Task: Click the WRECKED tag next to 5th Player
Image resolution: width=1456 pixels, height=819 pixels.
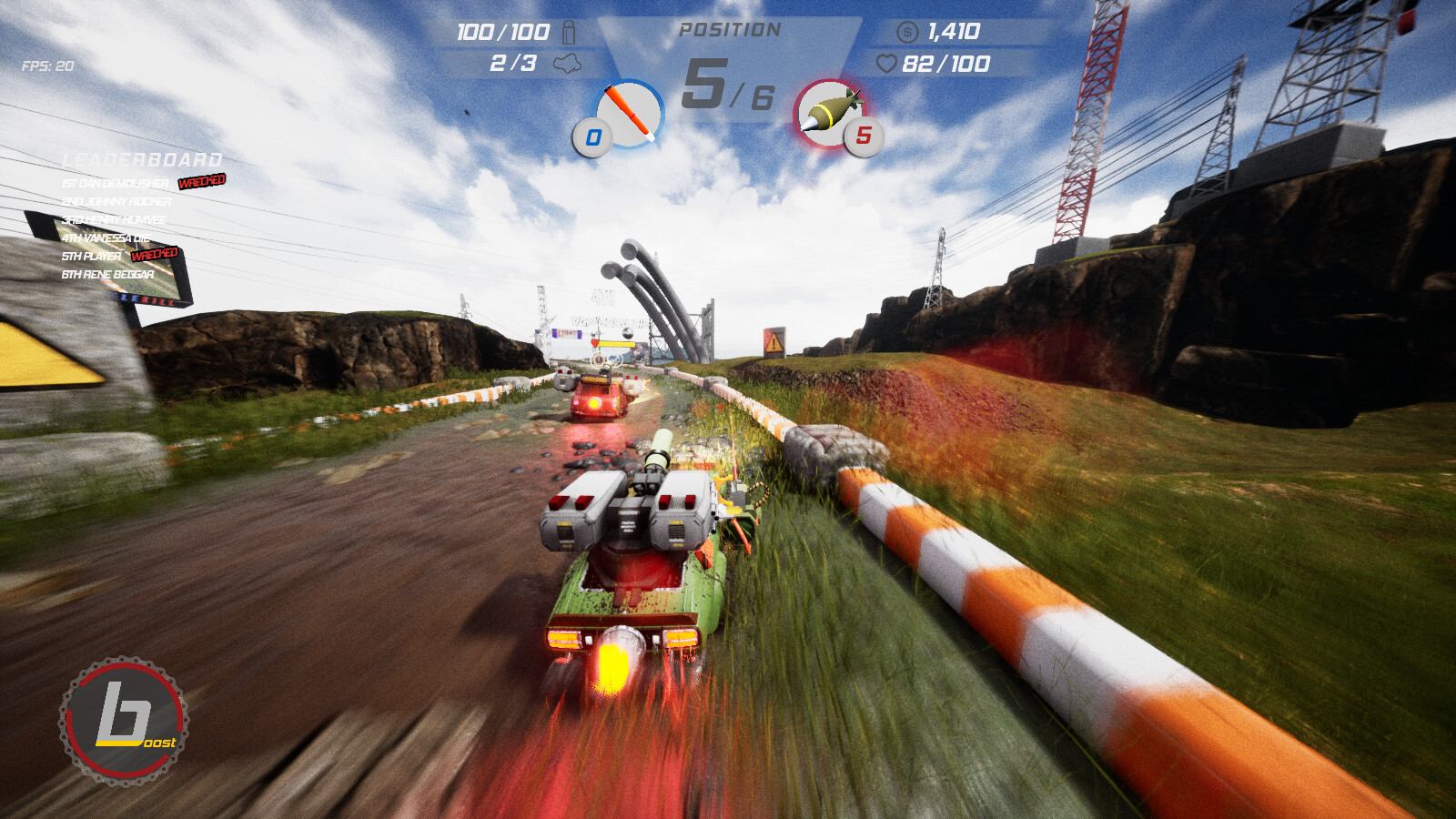Action: pyautogui.click(x=157, y=254)
